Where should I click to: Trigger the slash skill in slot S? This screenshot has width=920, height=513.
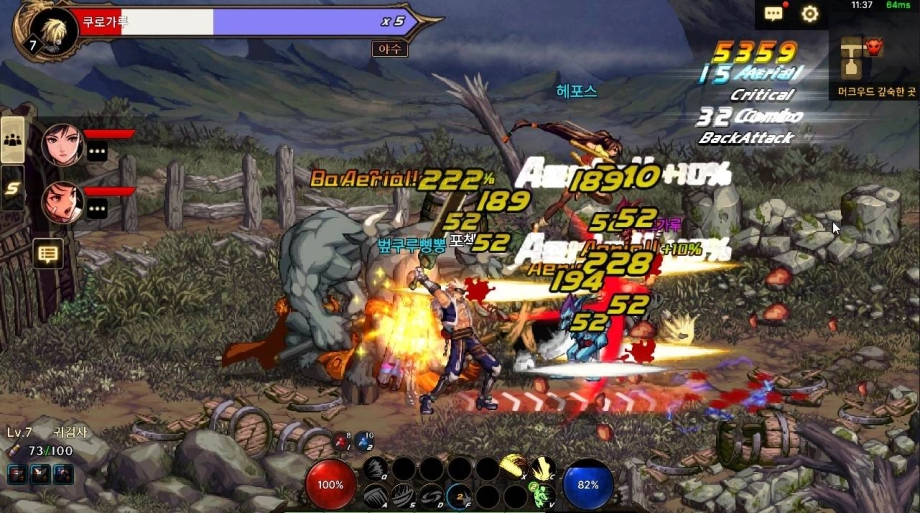403,495
